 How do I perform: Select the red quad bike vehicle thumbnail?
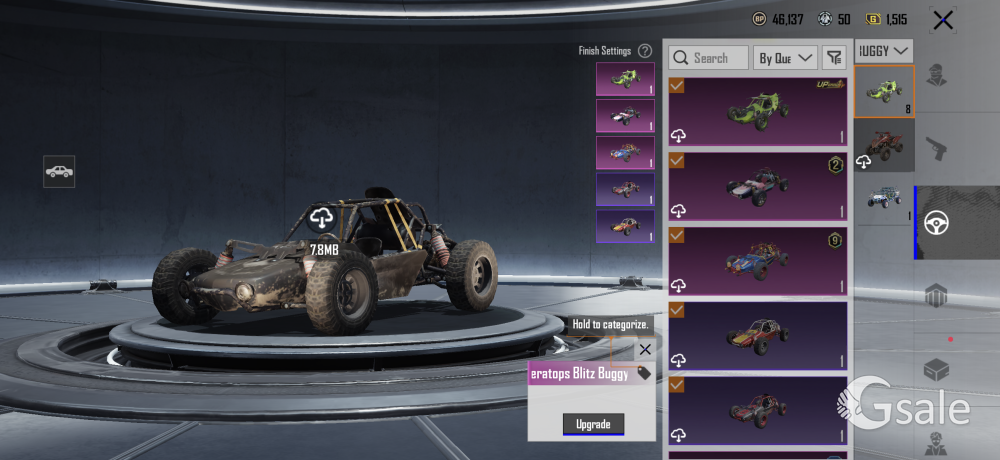pos(884,145)
